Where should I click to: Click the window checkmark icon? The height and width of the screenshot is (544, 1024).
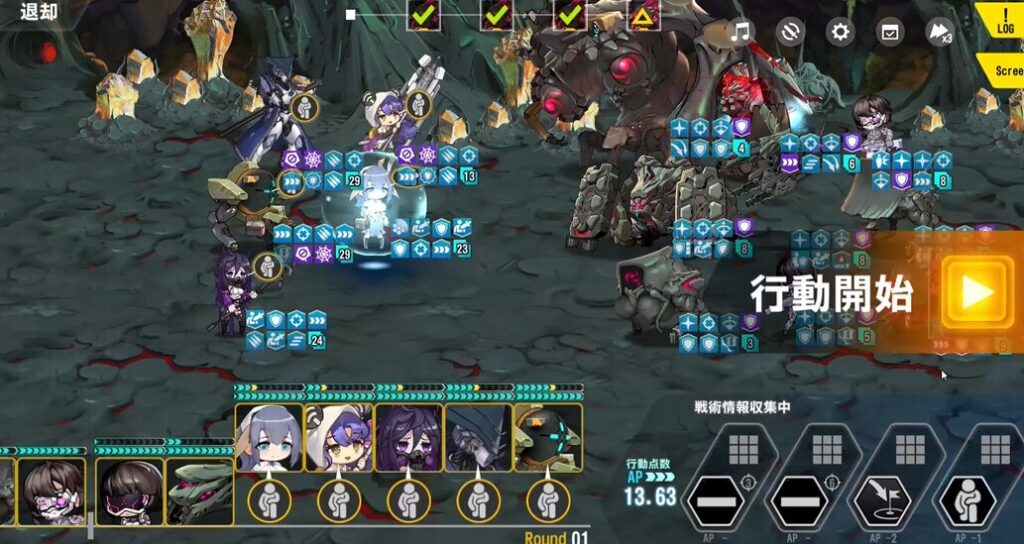click(x=889, y=32)
